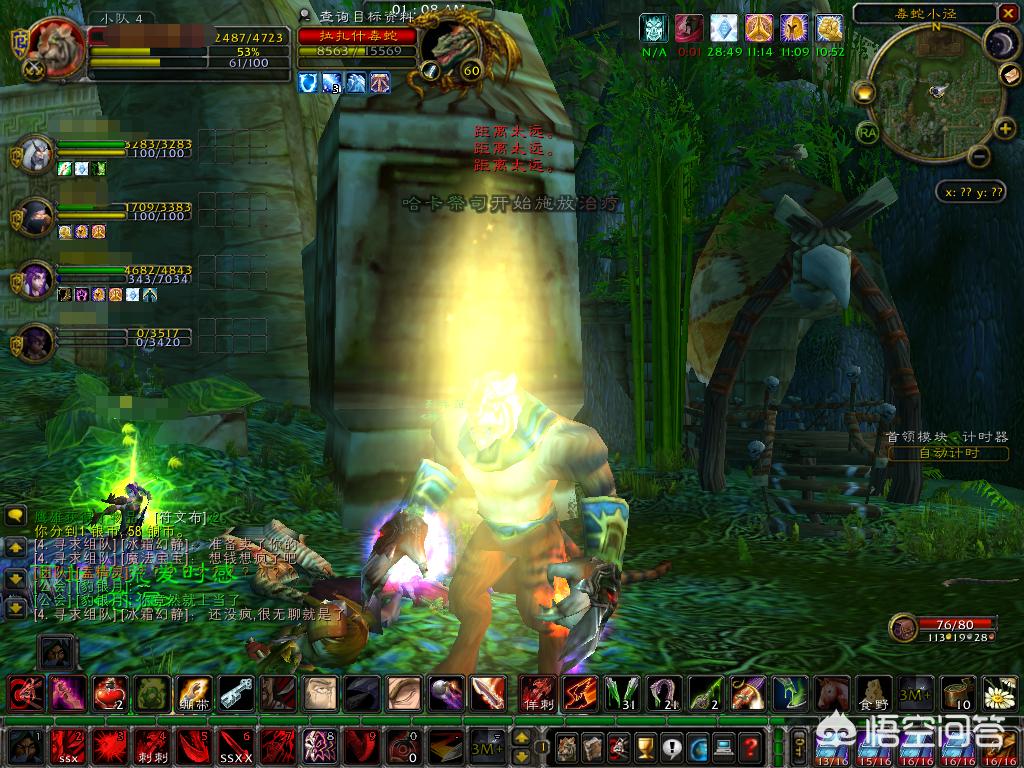Zoom out the minimap with the minus button
This screenshot has height=768, width=1024.
click(x=980, y=156)
